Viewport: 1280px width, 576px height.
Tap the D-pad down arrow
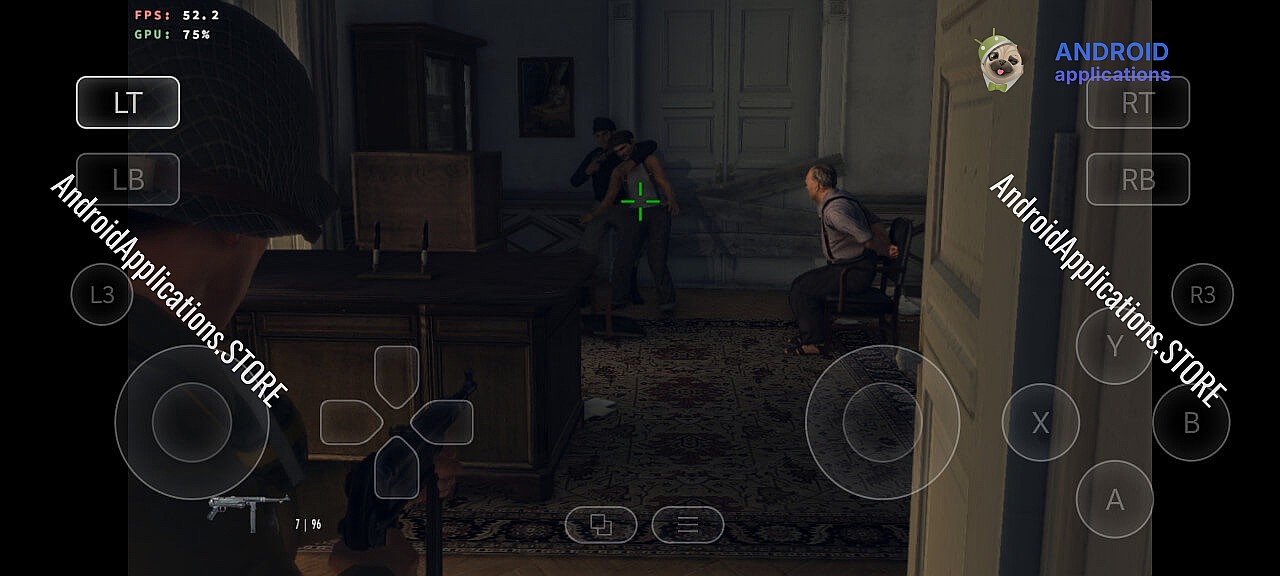(397, 469)
